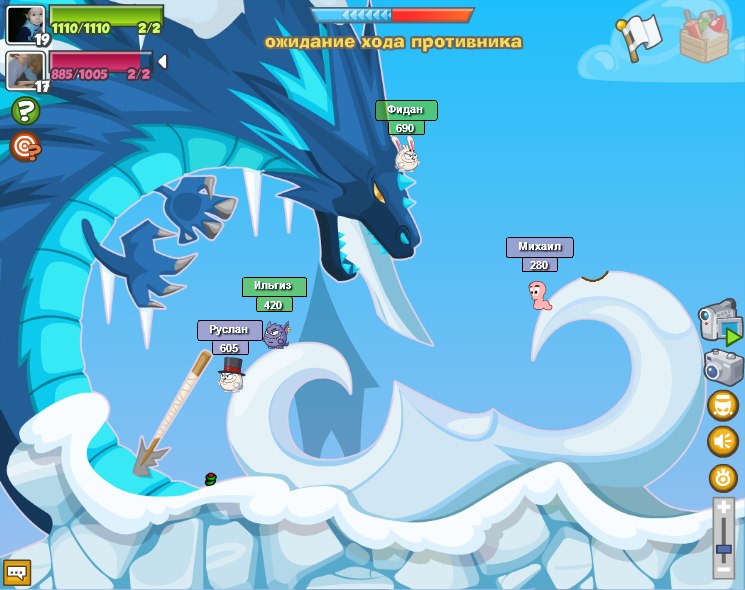The width and height of the screenshot is (745, 590).
Task: Start recording with the video camera icon
Action: tap(720, 323)
